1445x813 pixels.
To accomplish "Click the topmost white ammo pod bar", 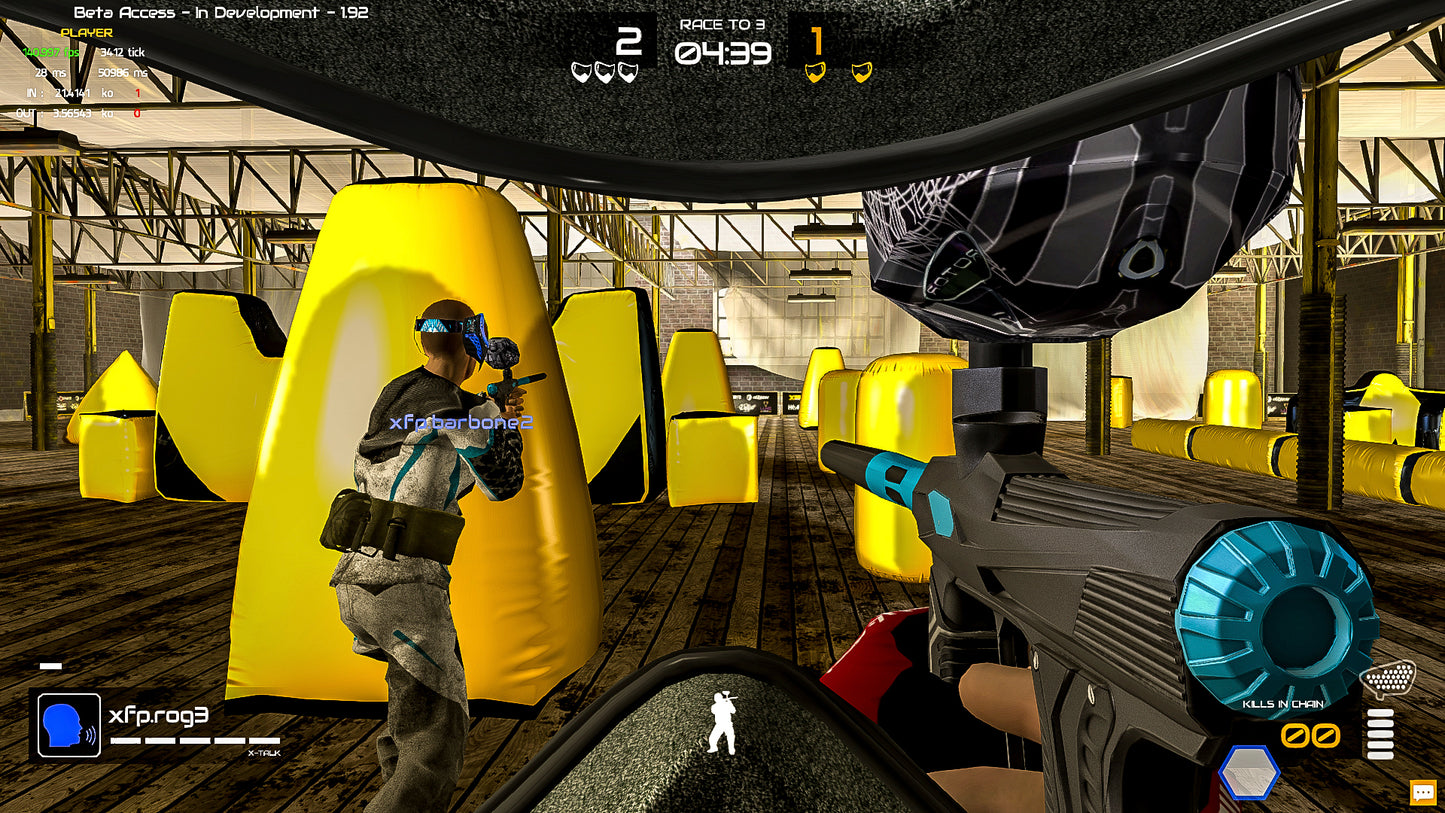I will (x=1380, y=713).
